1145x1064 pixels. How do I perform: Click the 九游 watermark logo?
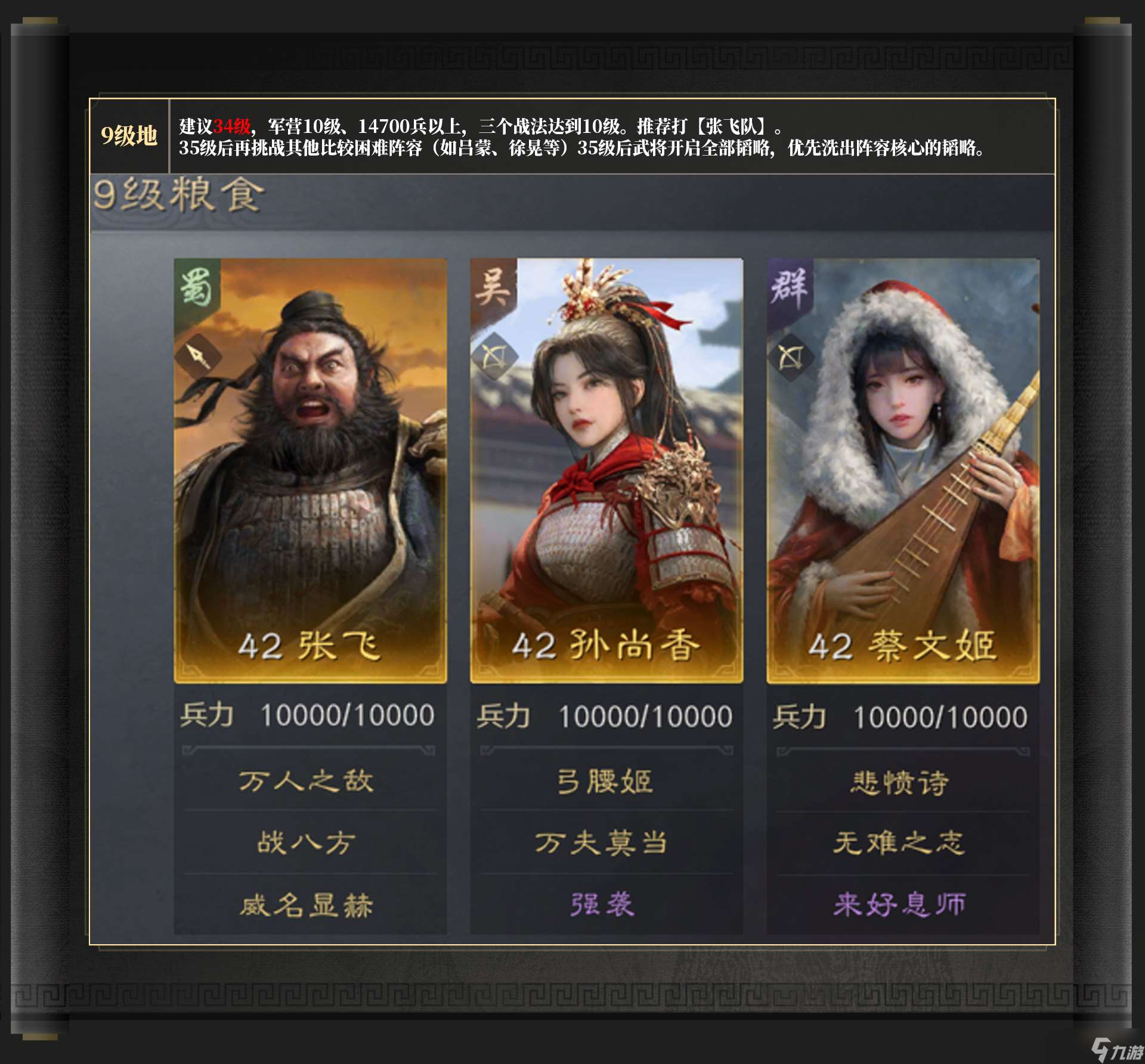click(1118, 1050)
